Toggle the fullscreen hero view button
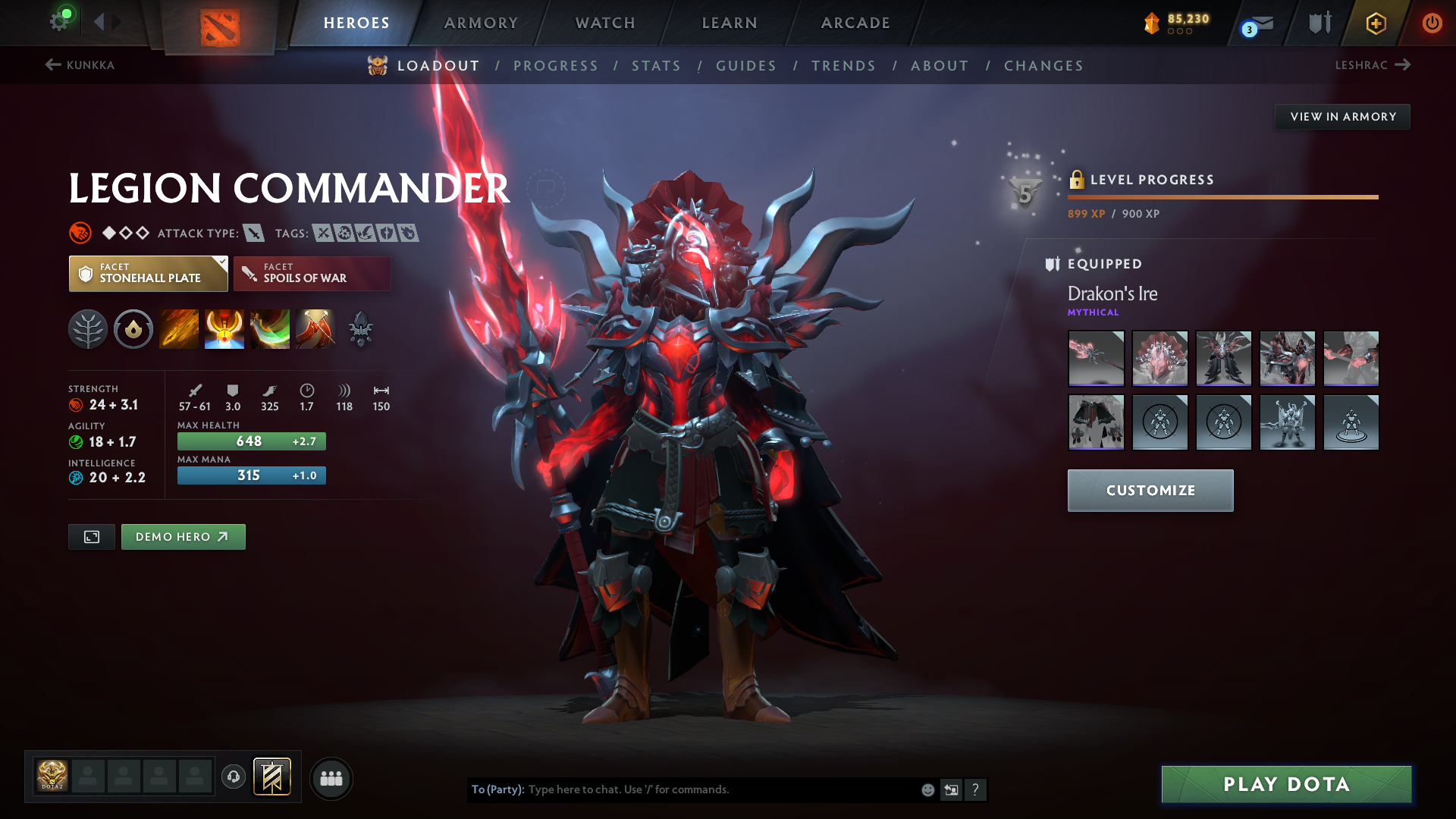The height and width of the screenshot is (819, 1456). 92,537
